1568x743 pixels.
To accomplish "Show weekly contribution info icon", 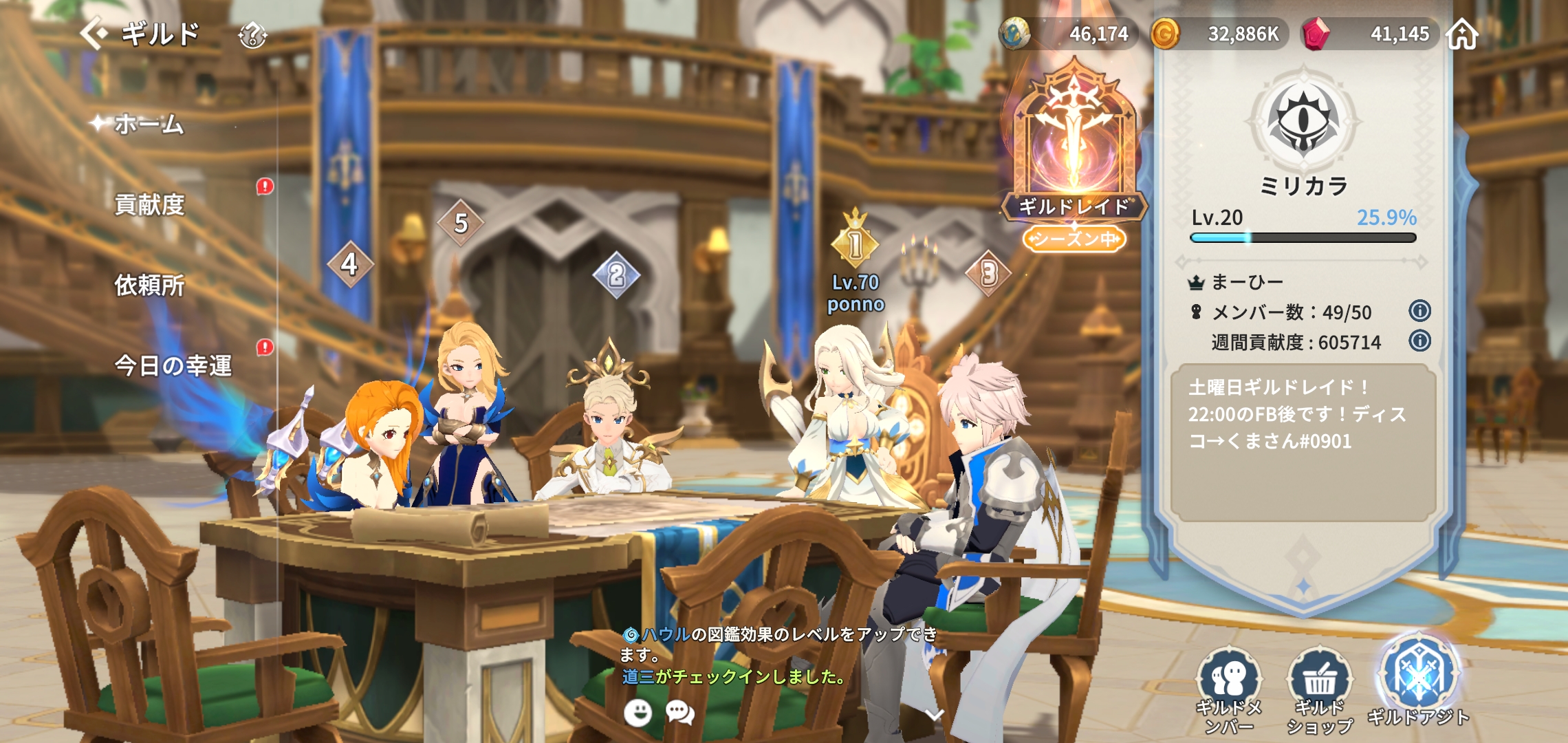I will point(1419,341).
